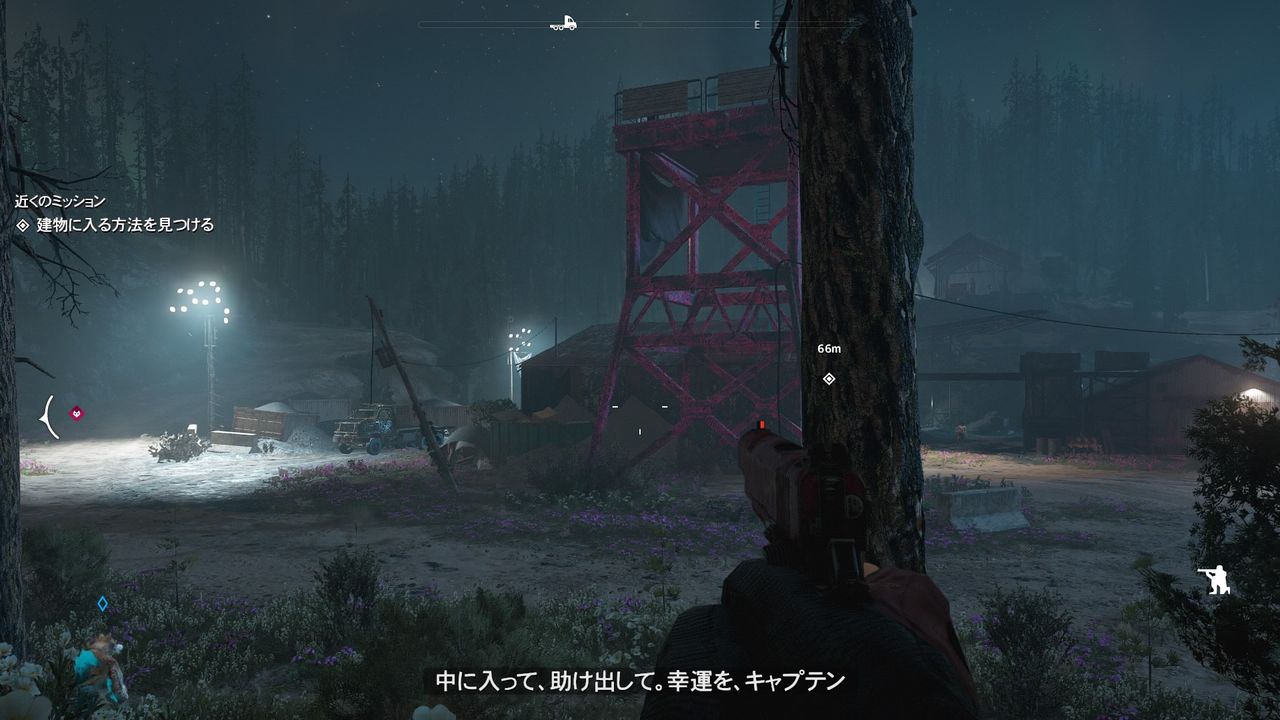The width and height of the screenshot is (1280, 720).
Task: Click the pink animal-face enemy marker
Action: (x=77, y=413)
